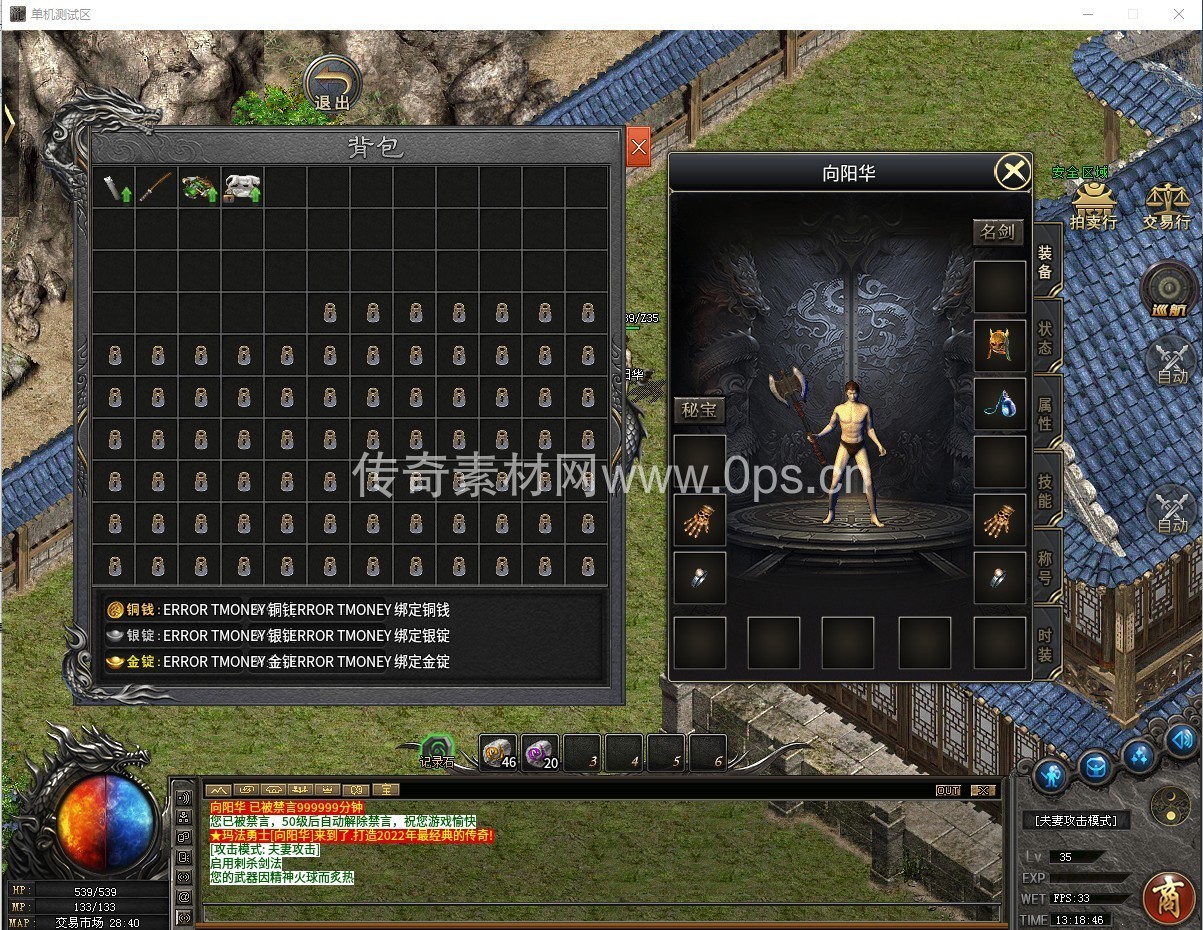
Task: Close the 向阳华 character panel
Action: coord(1013,172)
